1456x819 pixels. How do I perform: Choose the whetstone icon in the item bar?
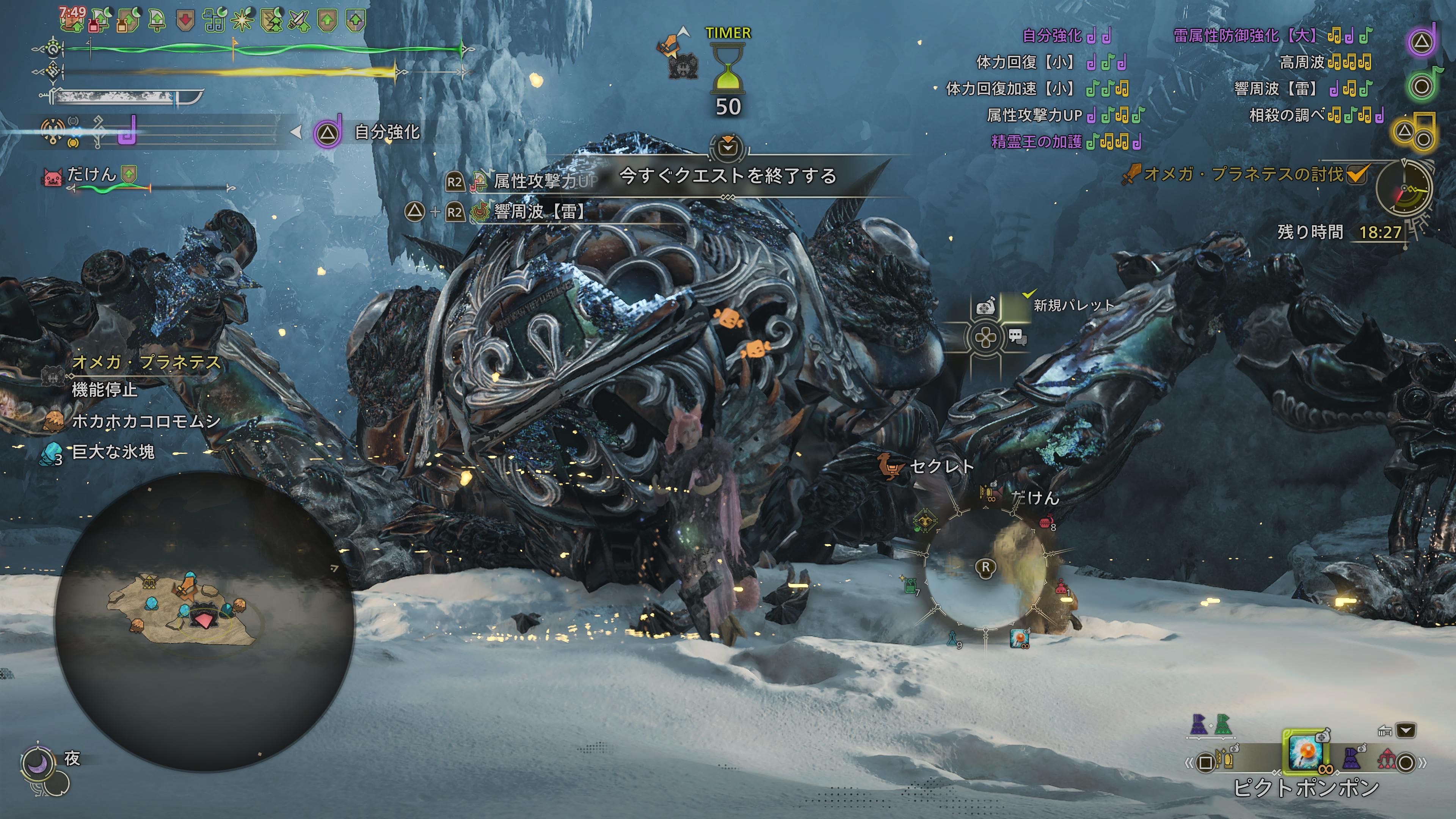coord(1224,759)
